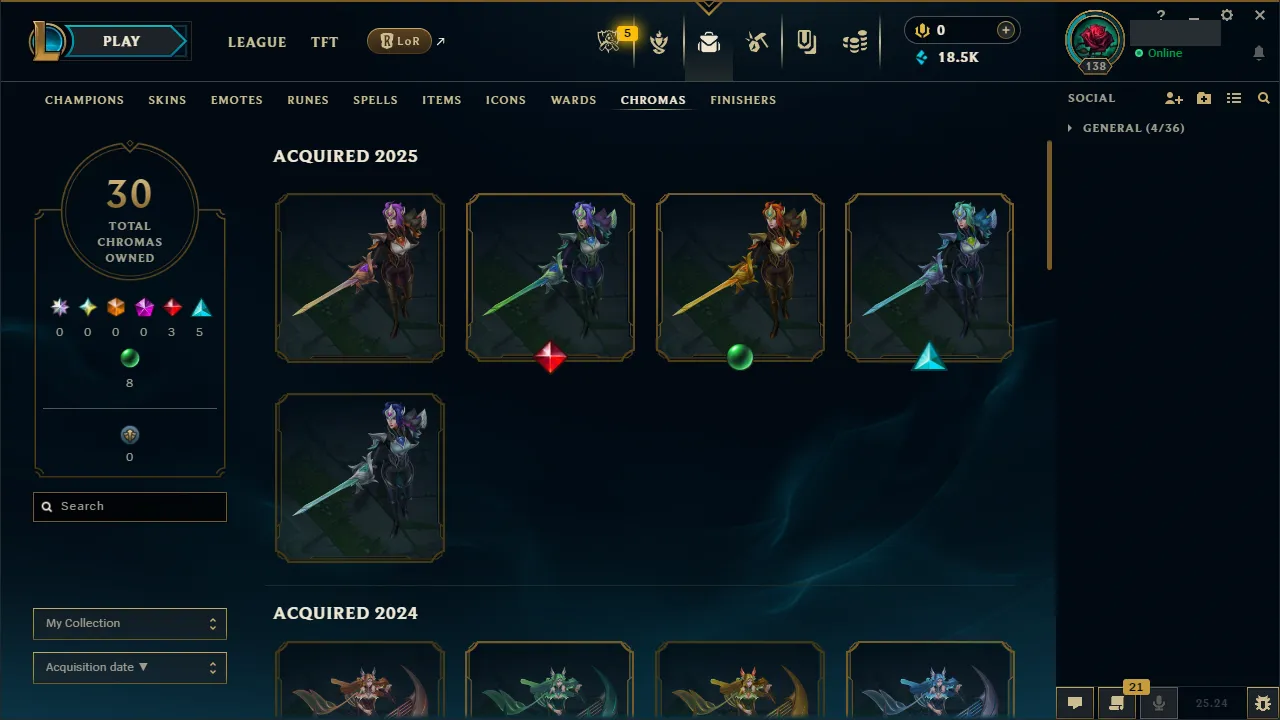Open the My Collection dropdown
1280x720 pixels.
pos(129,623)
